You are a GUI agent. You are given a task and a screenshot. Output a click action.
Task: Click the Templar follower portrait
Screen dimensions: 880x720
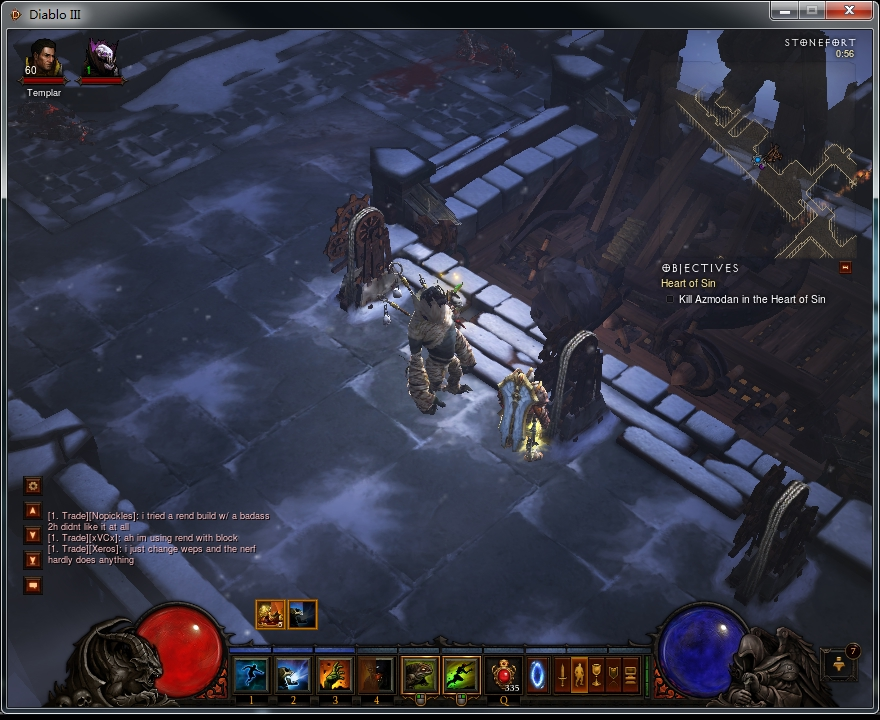[x=43, y=59]
